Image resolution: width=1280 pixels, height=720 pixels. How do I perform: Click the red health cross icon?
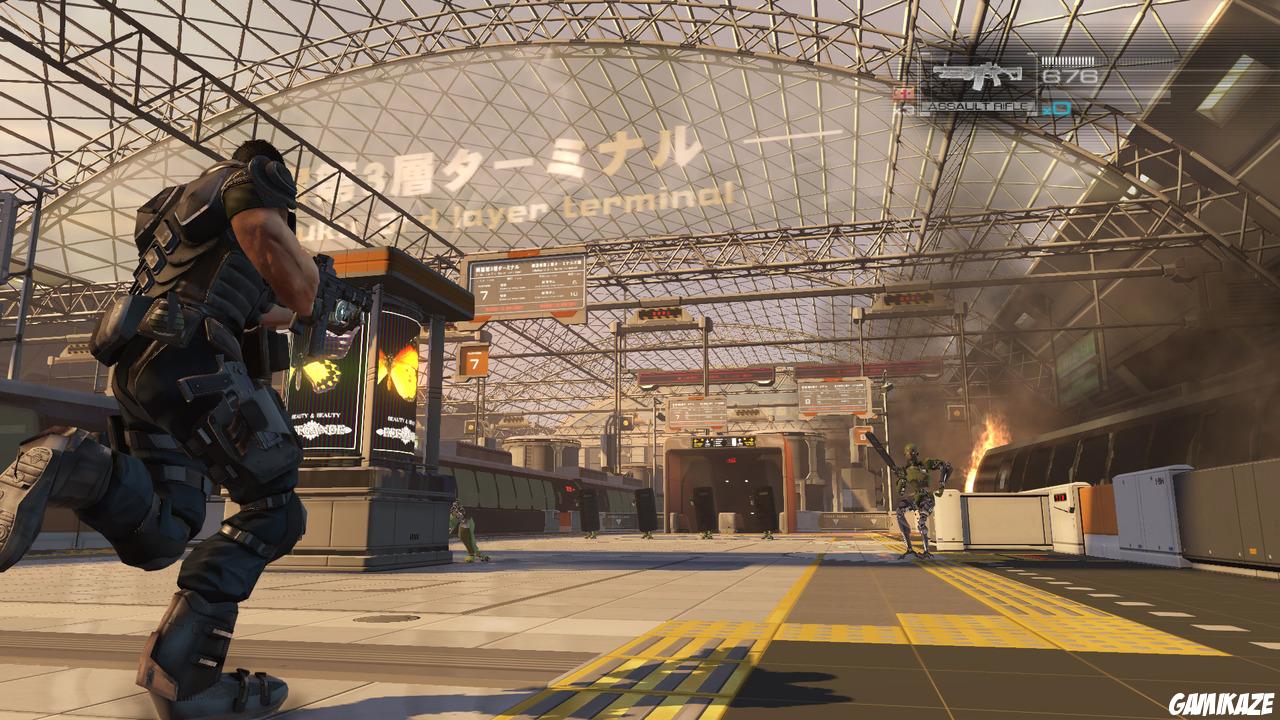tap(903, 94)
